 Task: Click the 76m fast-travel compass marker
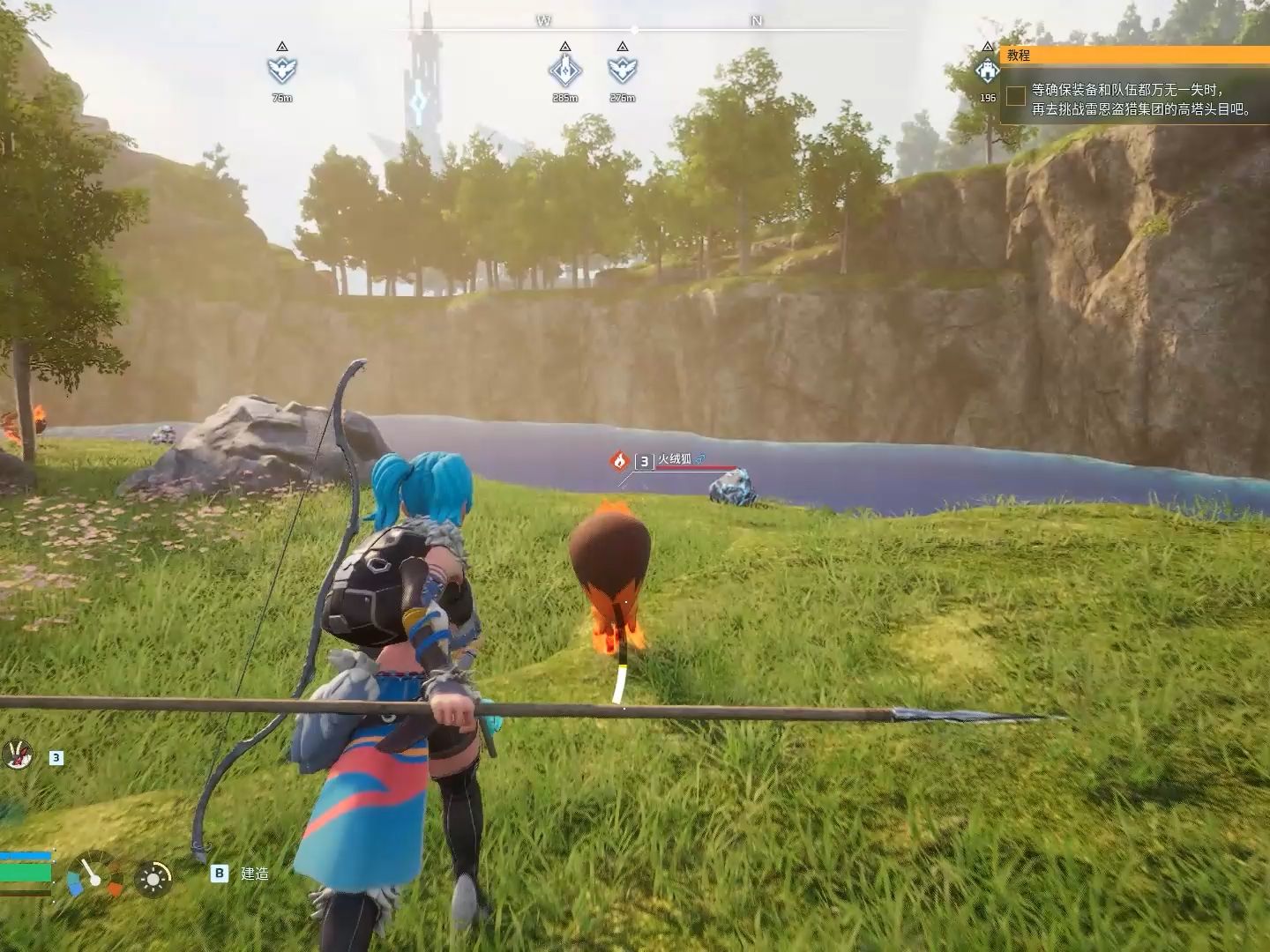click(281, 69)
